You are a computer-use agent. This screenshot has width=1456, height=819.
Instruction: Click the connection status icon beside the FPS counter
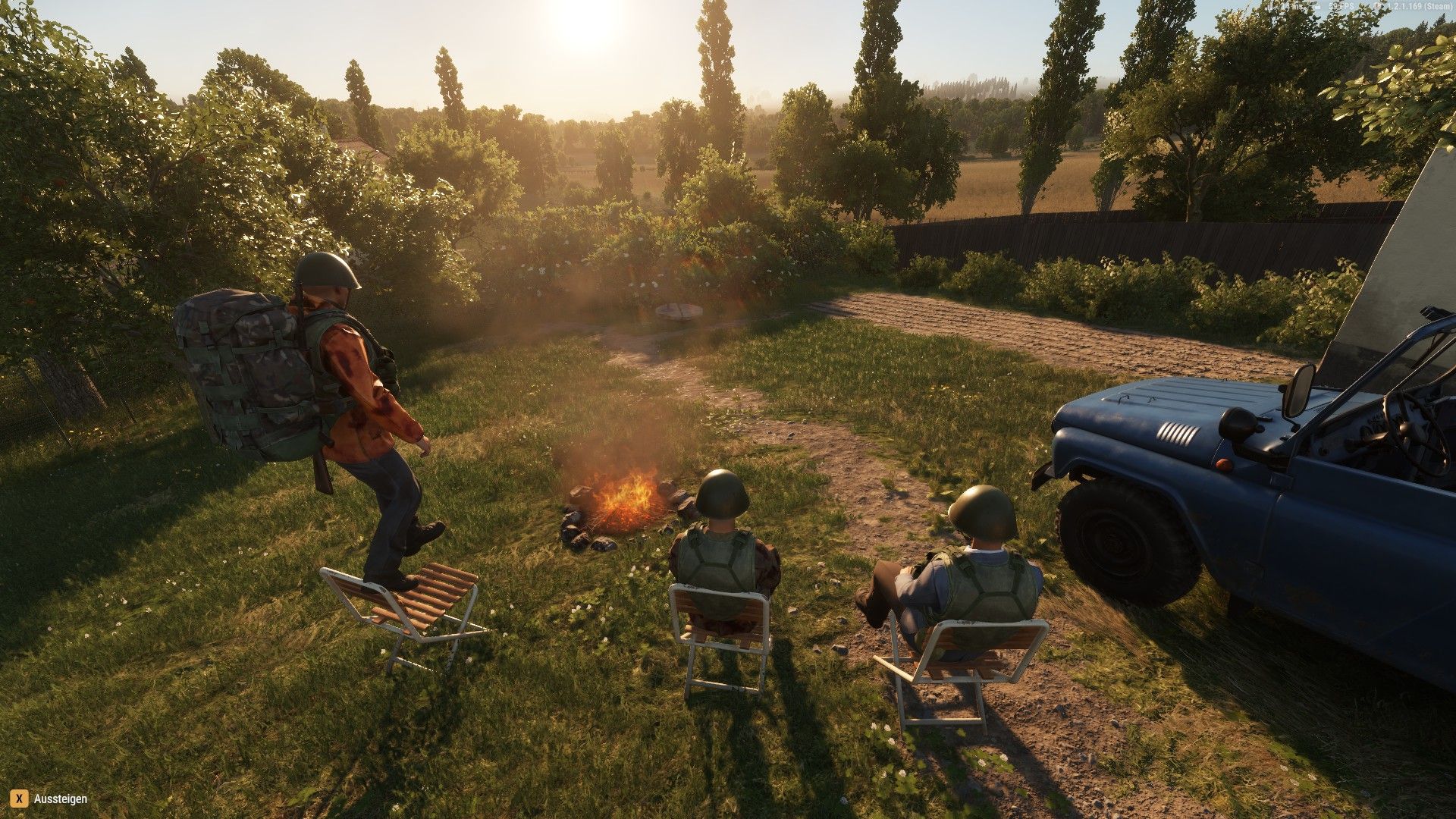[1317, 5]
